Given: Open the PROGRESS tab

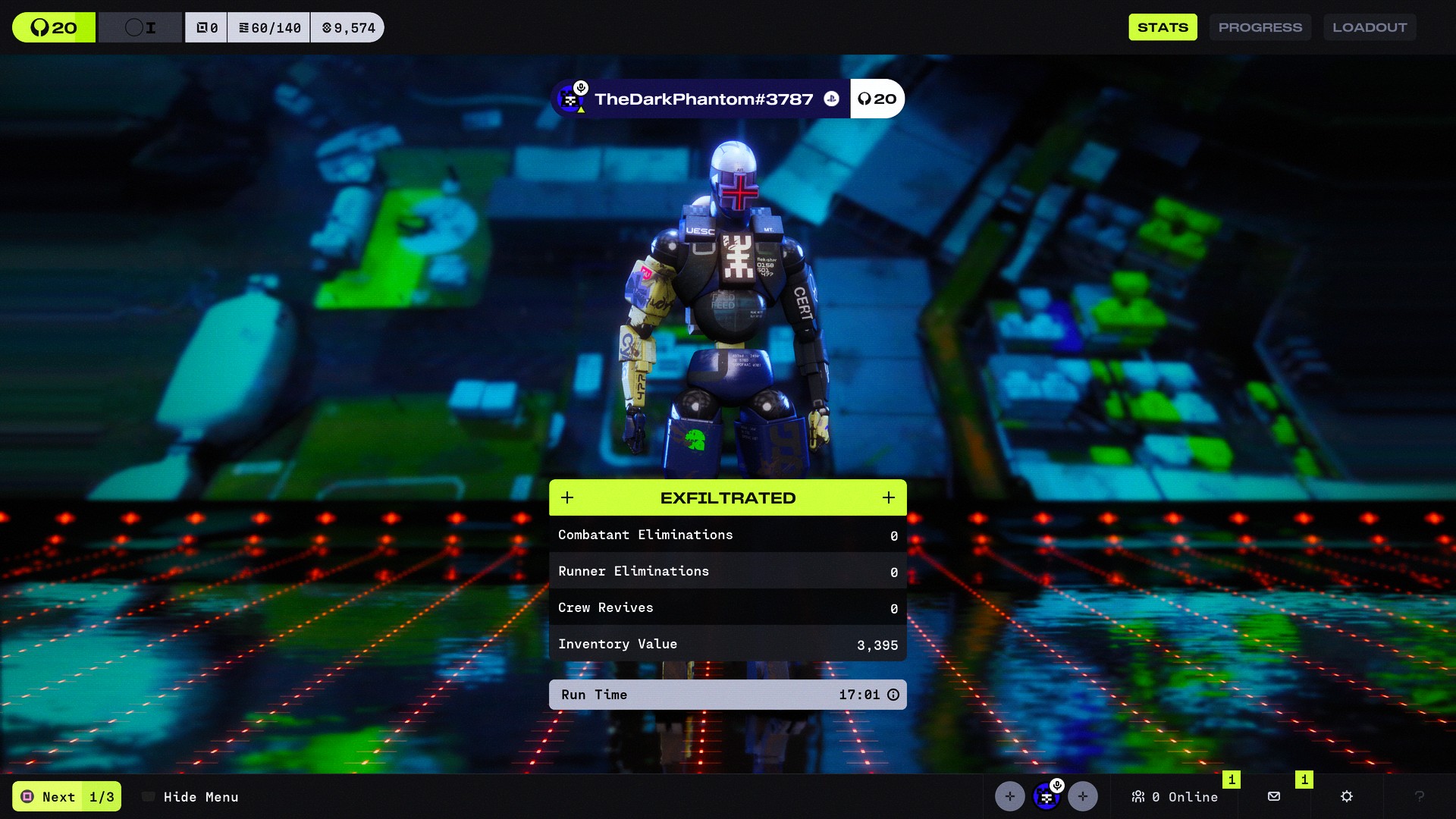Looking at the screenshot, I should pyautogui.click(x=1260, y=27).
